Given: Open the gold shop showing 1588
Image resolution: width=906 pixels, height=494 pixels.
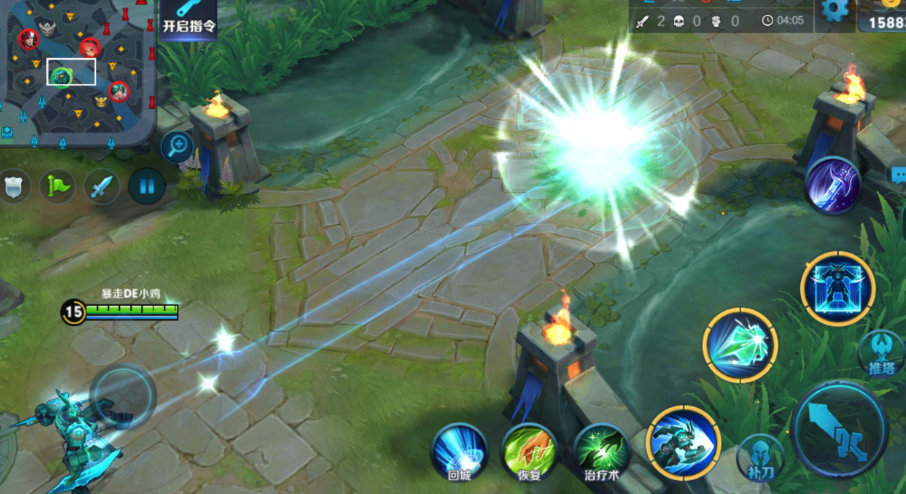Looking at the screenshot, I should coord(884,18).
